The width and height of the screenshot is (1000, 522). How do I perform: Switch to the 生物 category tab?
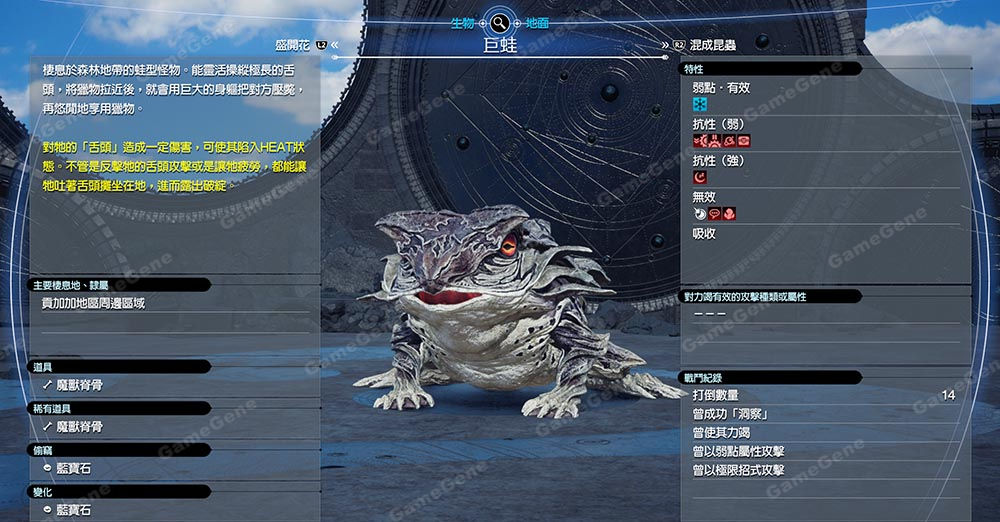click(x=462, y=22)
